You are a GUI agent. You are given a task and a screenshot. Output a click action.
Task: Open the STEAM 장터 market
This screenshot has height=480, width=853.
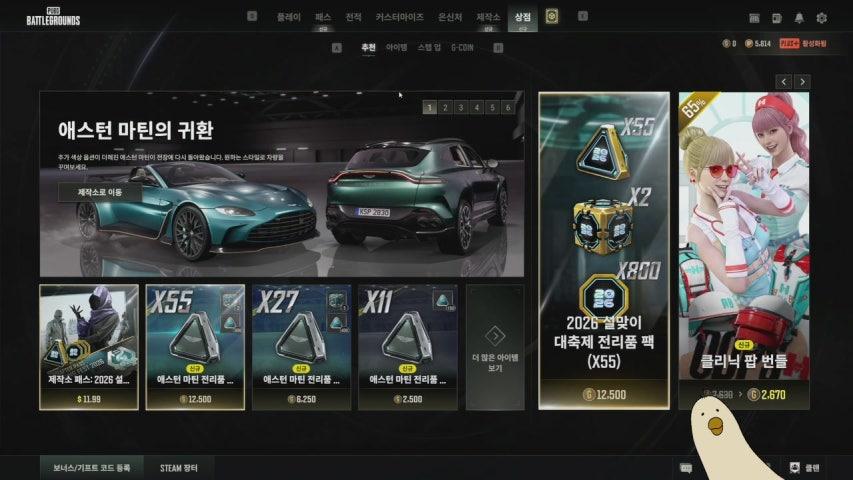(x=178, y=467)
